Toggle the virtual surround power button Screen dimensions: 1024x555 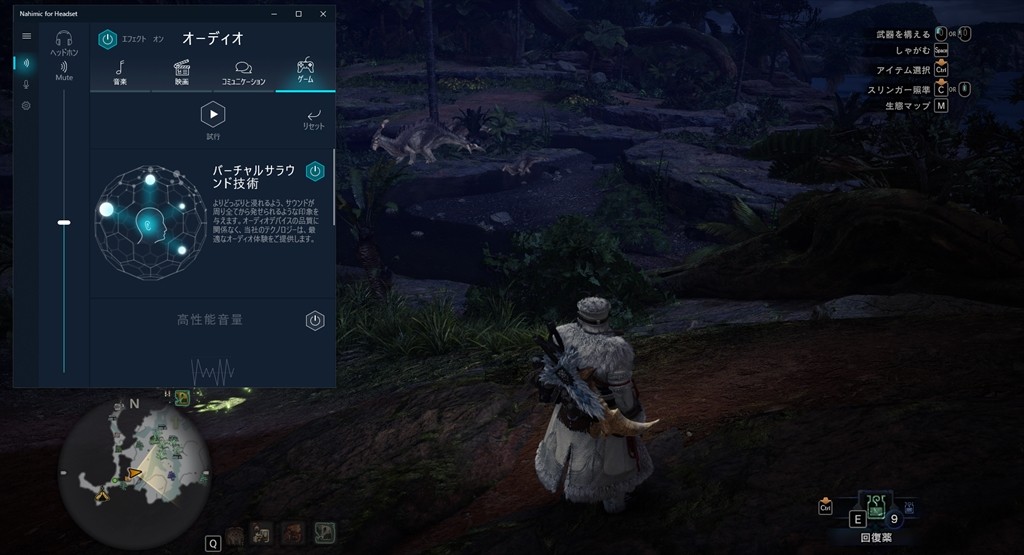(x=315, y=171)
